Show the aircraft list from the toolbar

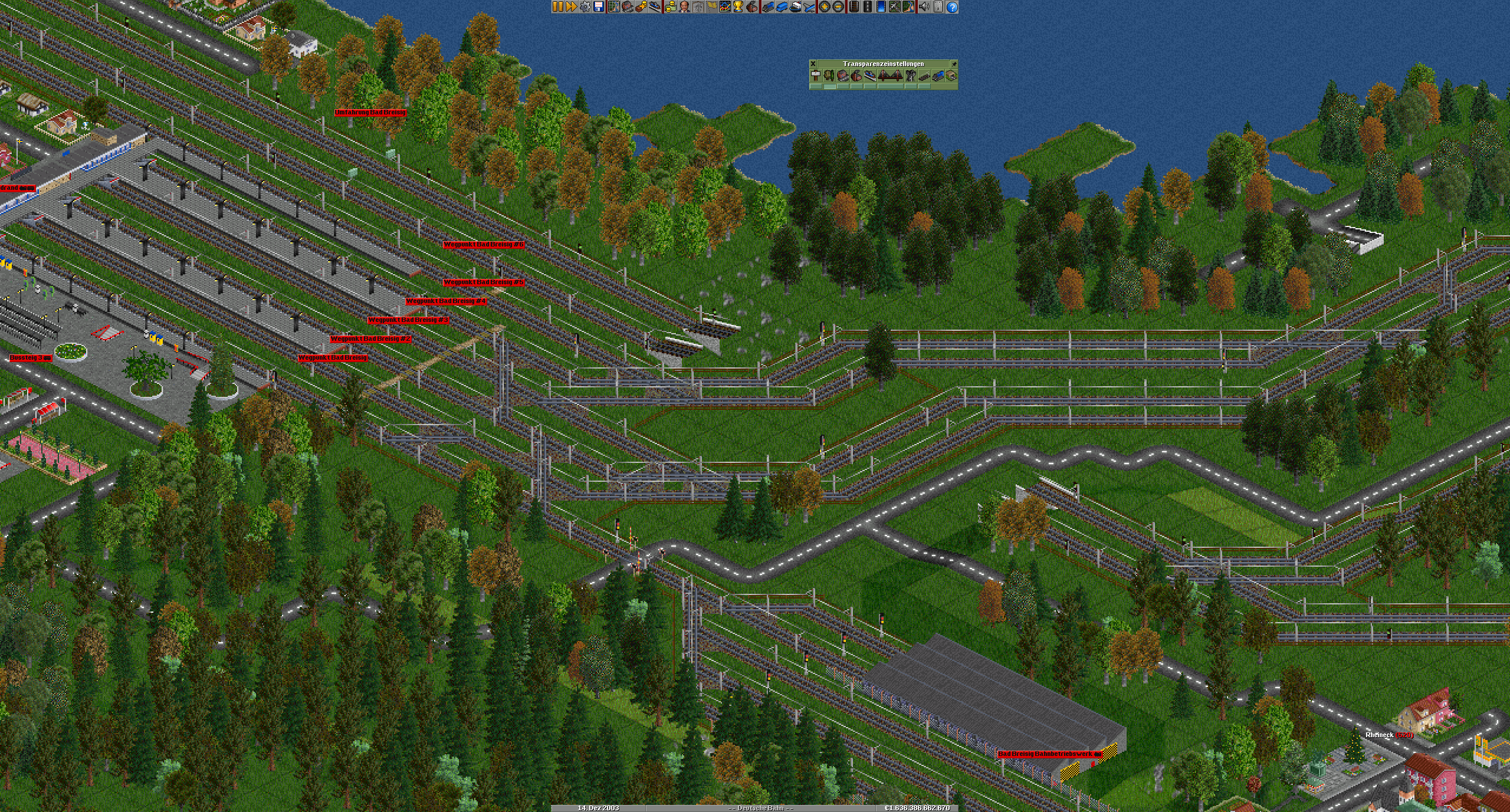tap(809, 7)
